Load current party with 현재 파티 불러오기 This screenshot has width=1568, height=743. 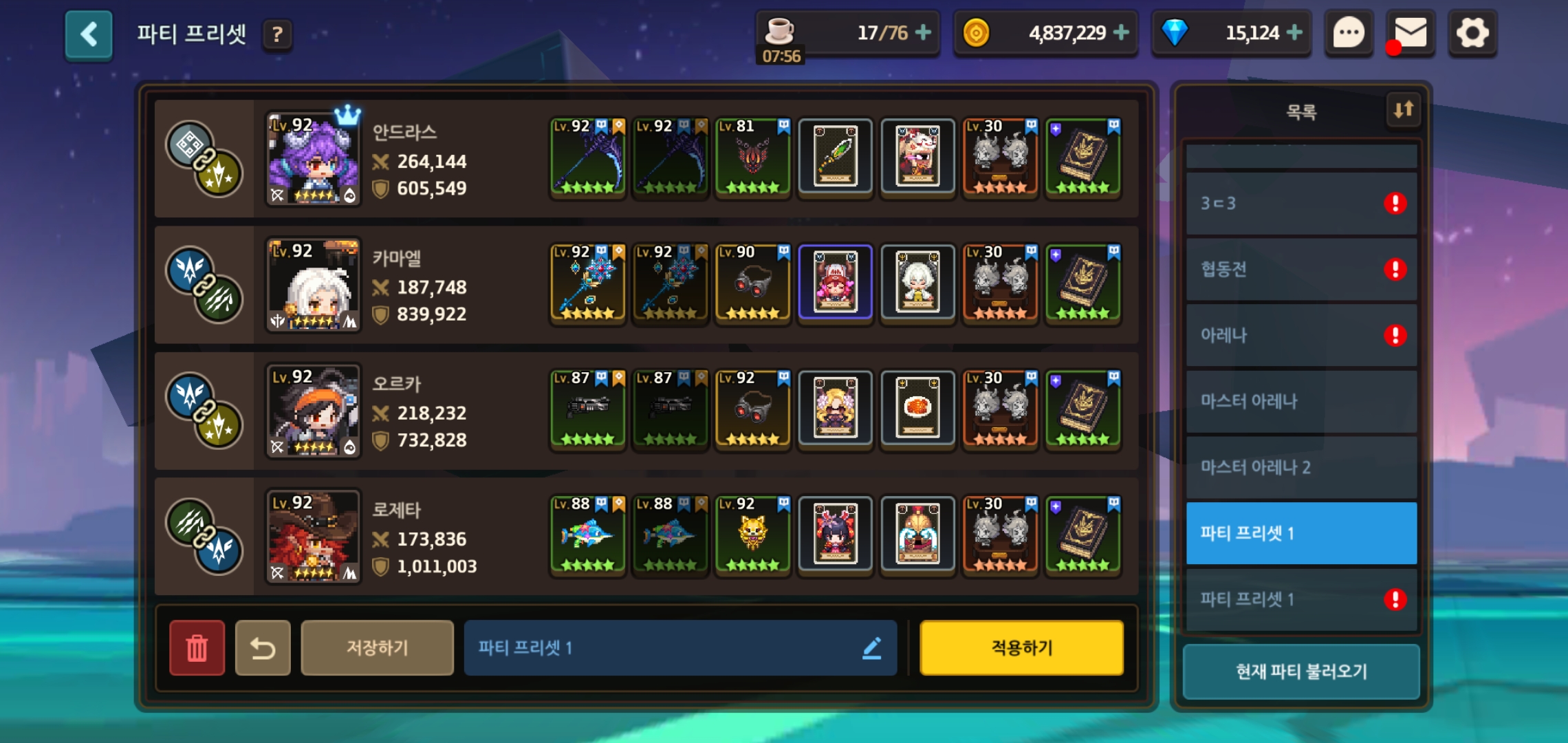[x=1300, y=671]
